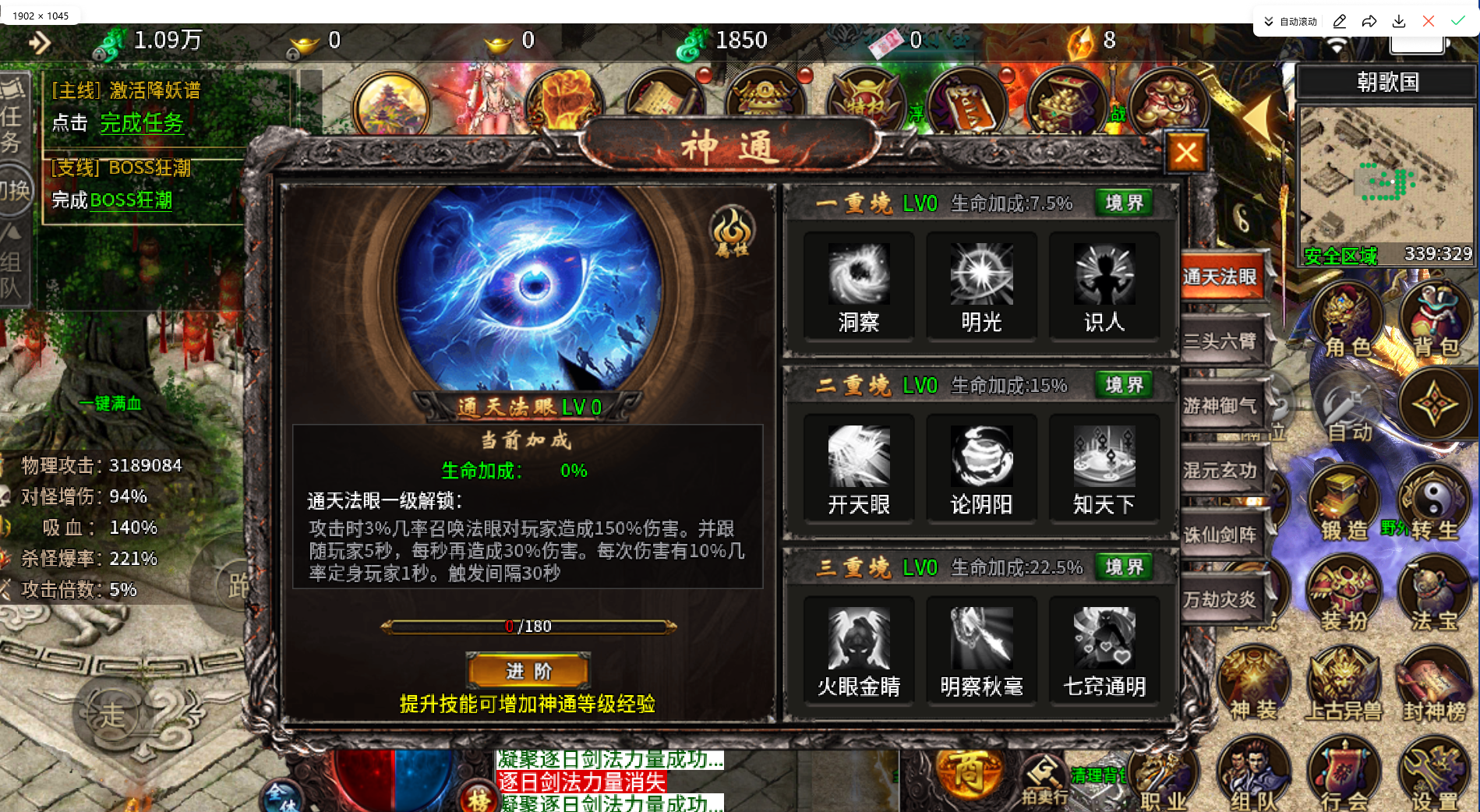Image resolution: width=1480 pixels, height=812 pixels.
Task: Click the 0/180 experience progress bar
Action: click(x=528, y=625)
